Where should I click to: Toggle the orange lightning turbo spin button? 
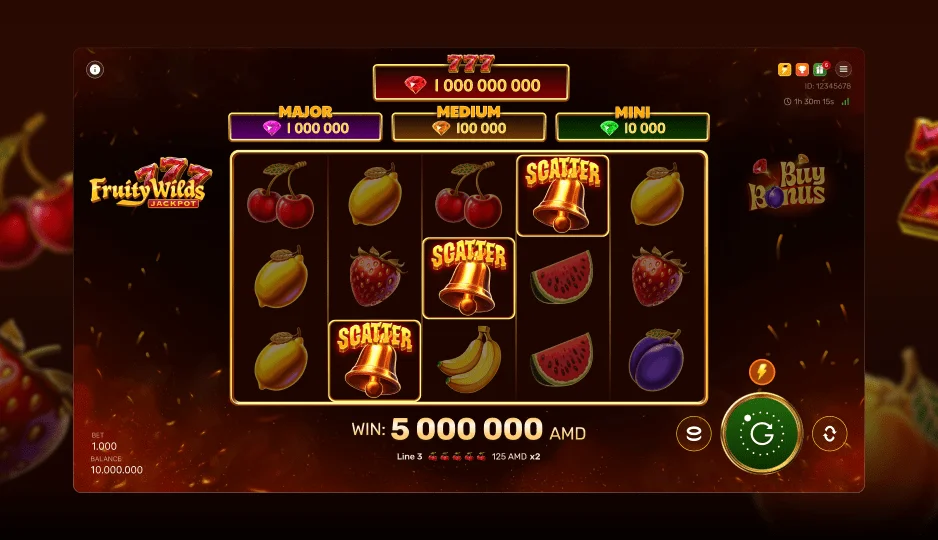762,373
